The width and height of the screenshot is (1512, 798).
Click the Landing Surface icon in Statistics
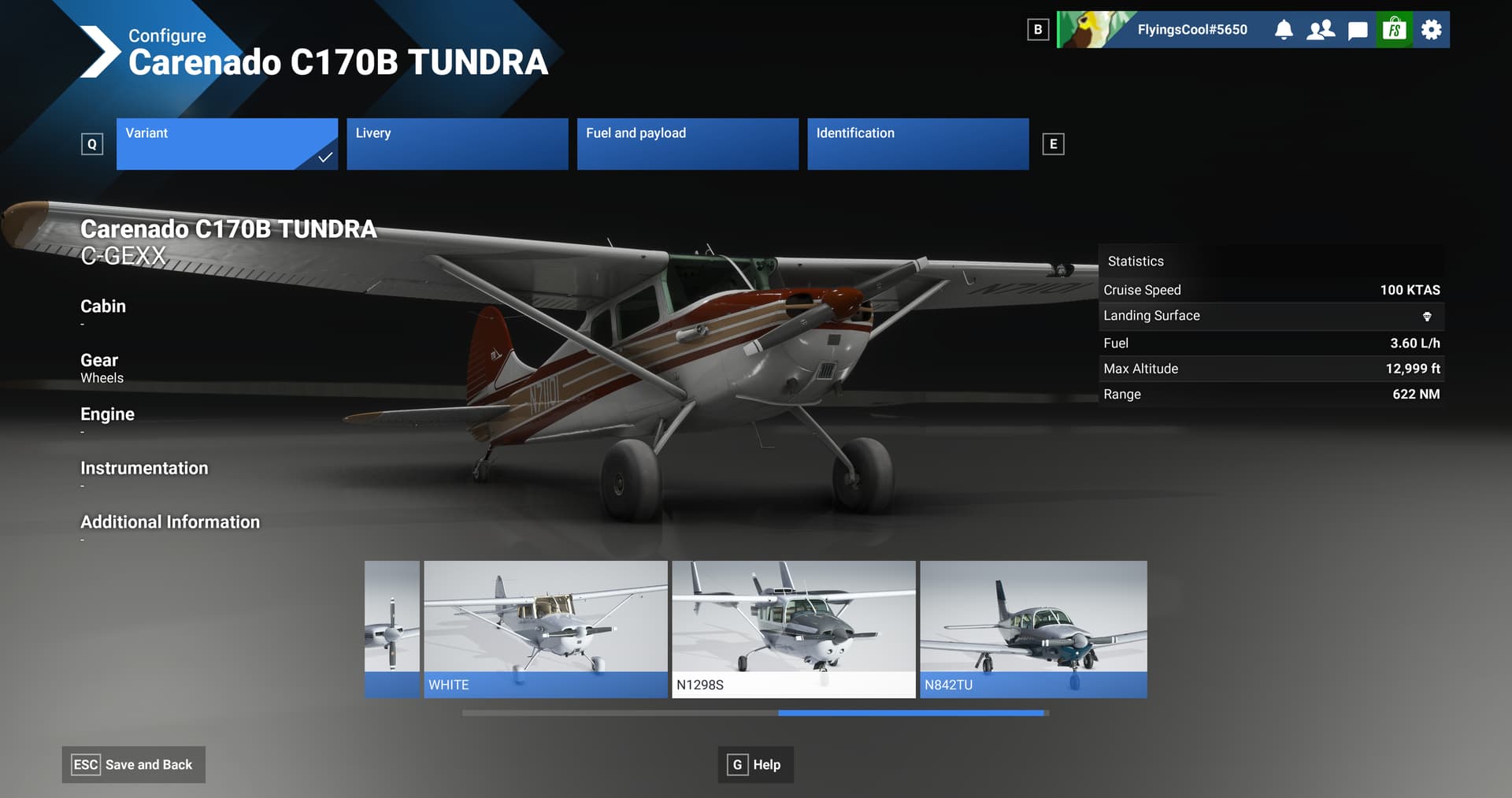(x=1428, y=316)
